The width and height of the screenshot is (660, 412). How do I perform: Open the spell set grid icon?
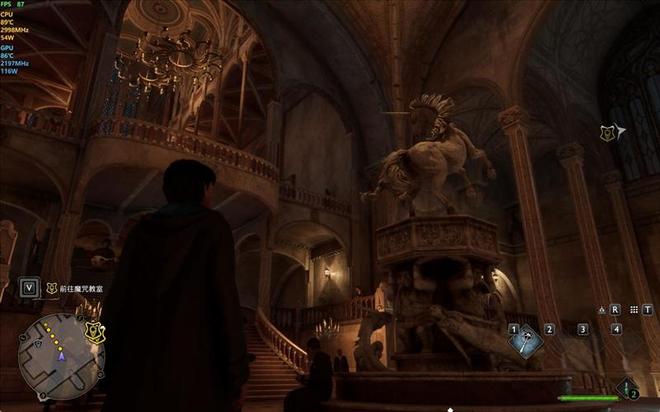pos(632,310)
